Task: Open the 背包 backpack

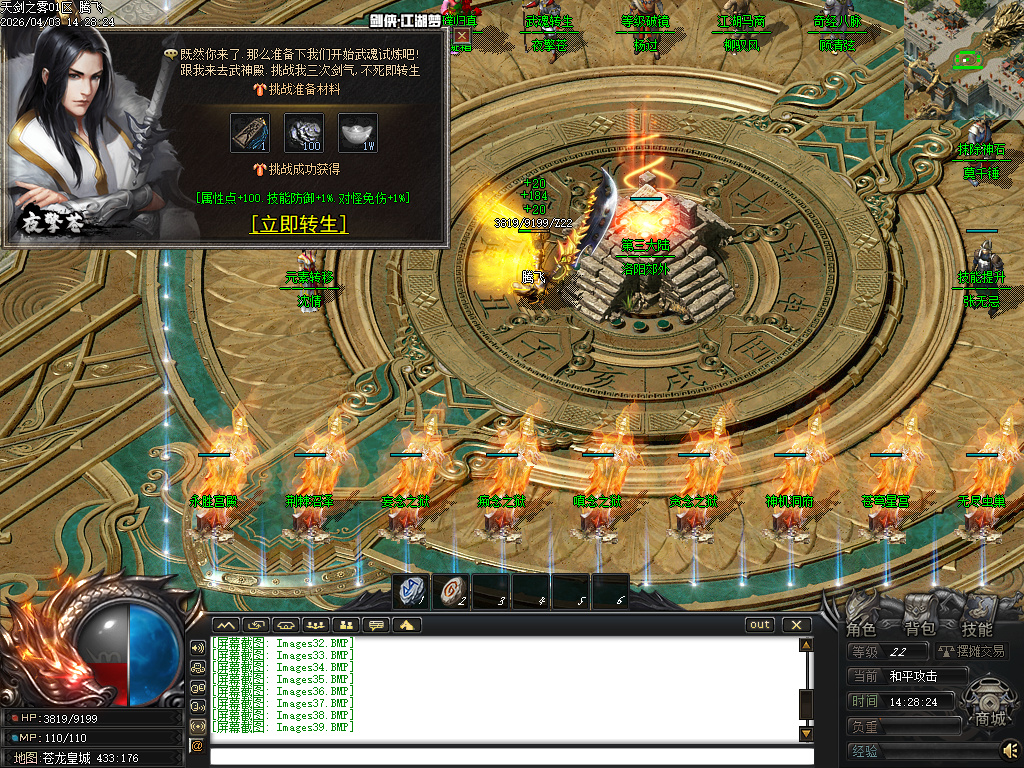Action: [920, 629]
